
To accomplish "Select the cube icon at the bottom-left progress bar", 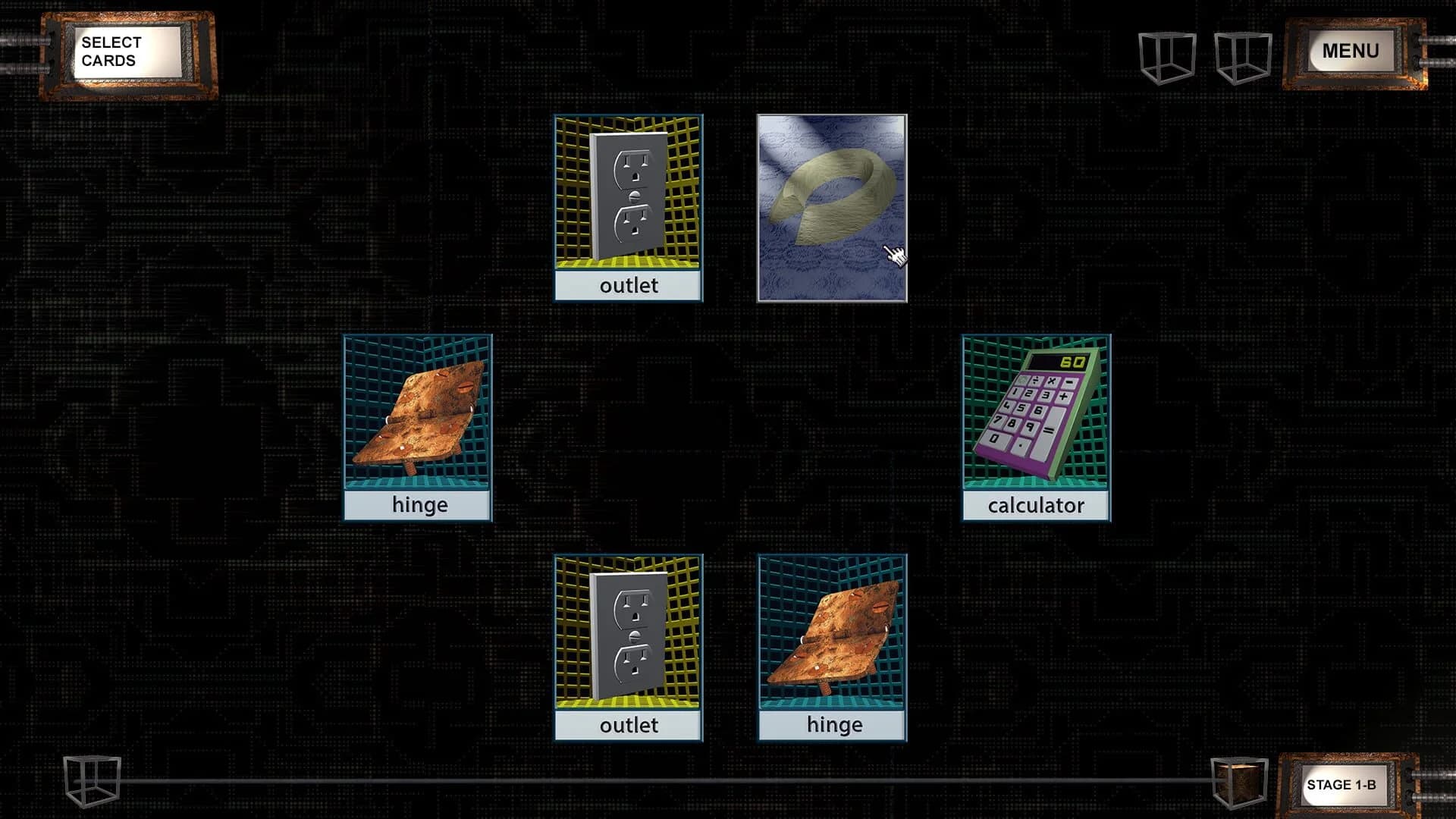I will click(91, 783).
